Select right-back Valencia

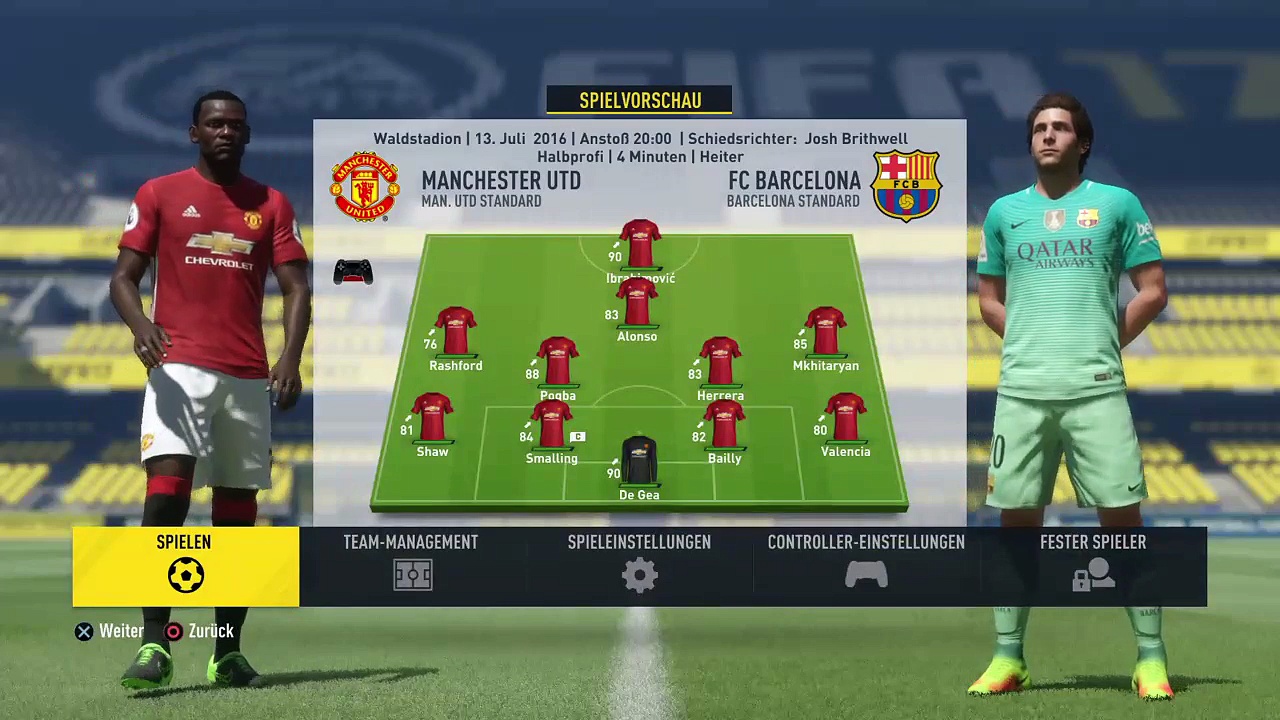tap(845, 418)
